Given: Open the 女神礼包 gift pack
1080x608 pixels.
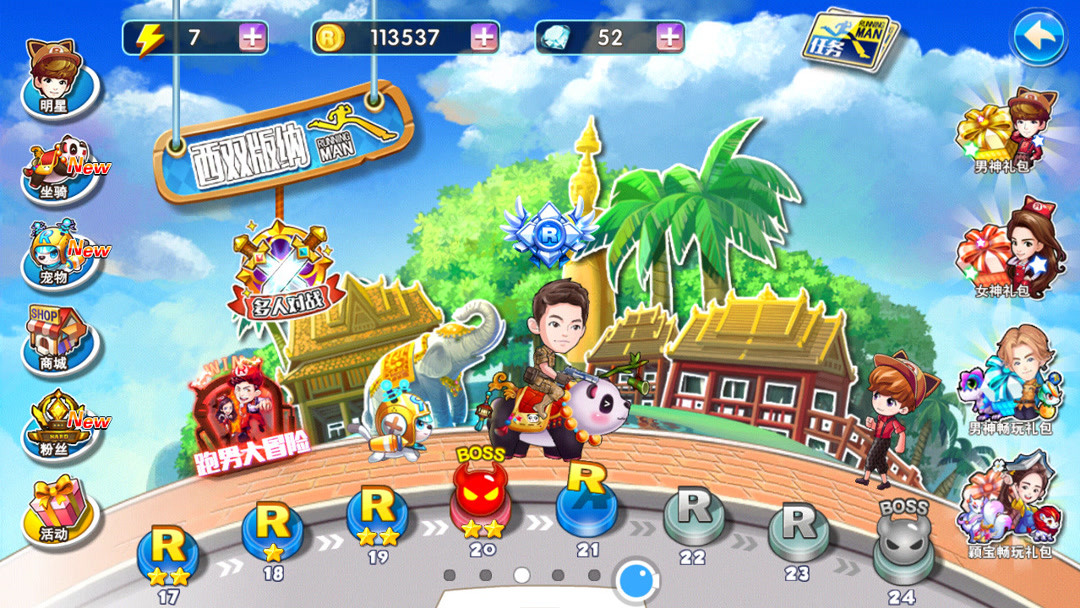Looking at the screenshot, I should (1004, 250).
